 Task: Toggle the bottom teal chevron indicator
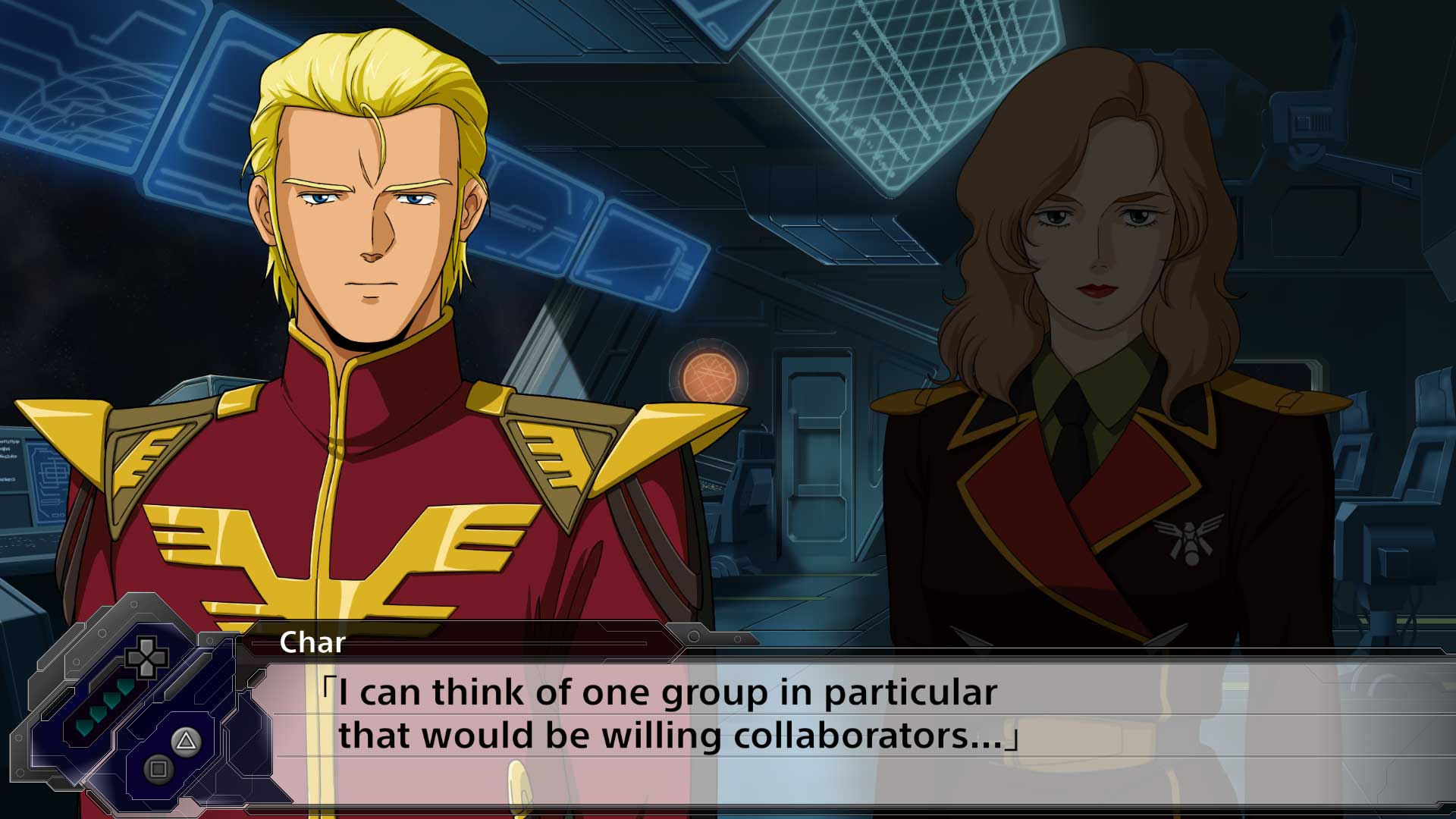(85, 728)
